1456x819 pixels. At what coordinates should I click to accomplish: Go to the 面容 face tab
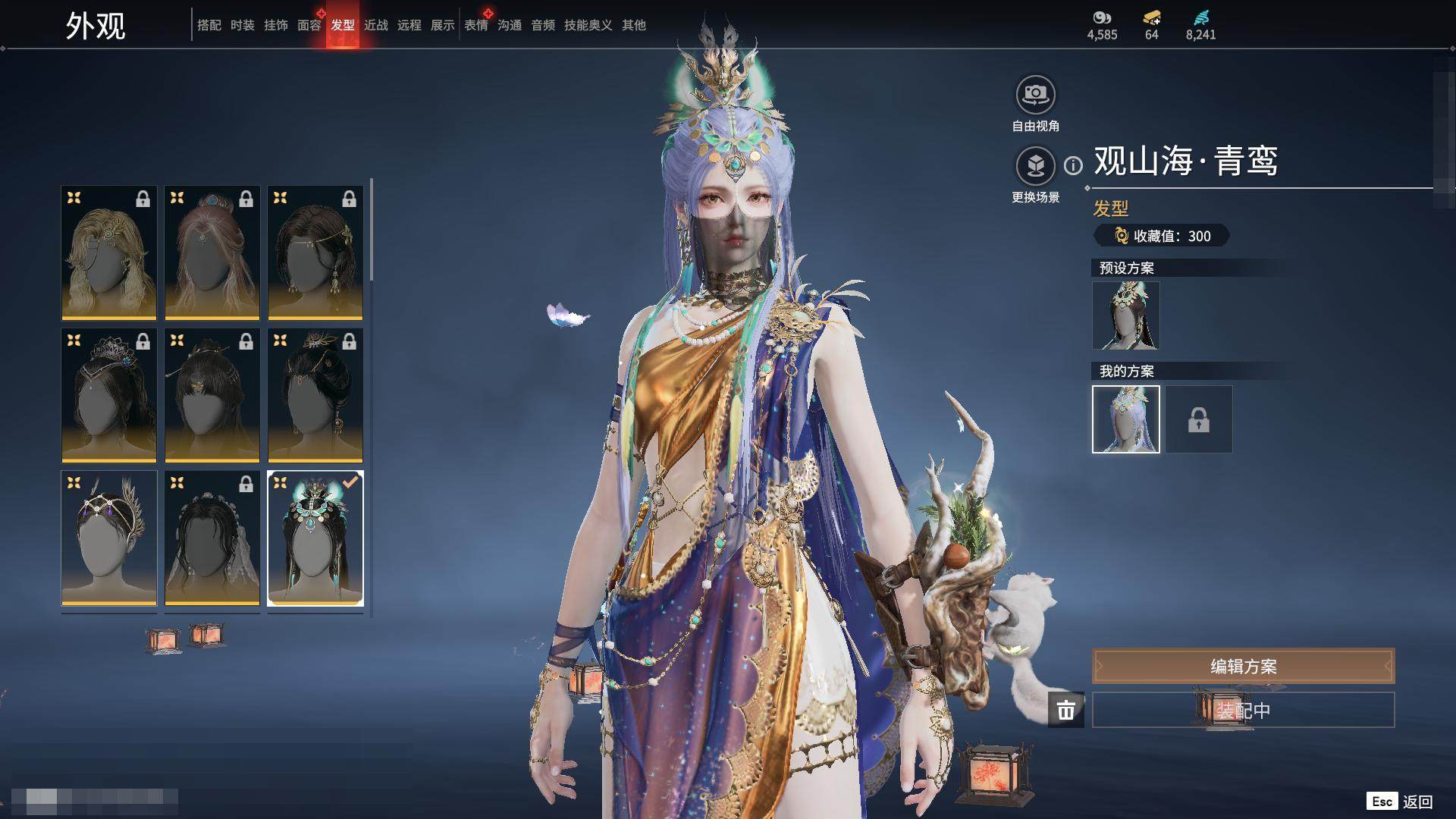309,25
